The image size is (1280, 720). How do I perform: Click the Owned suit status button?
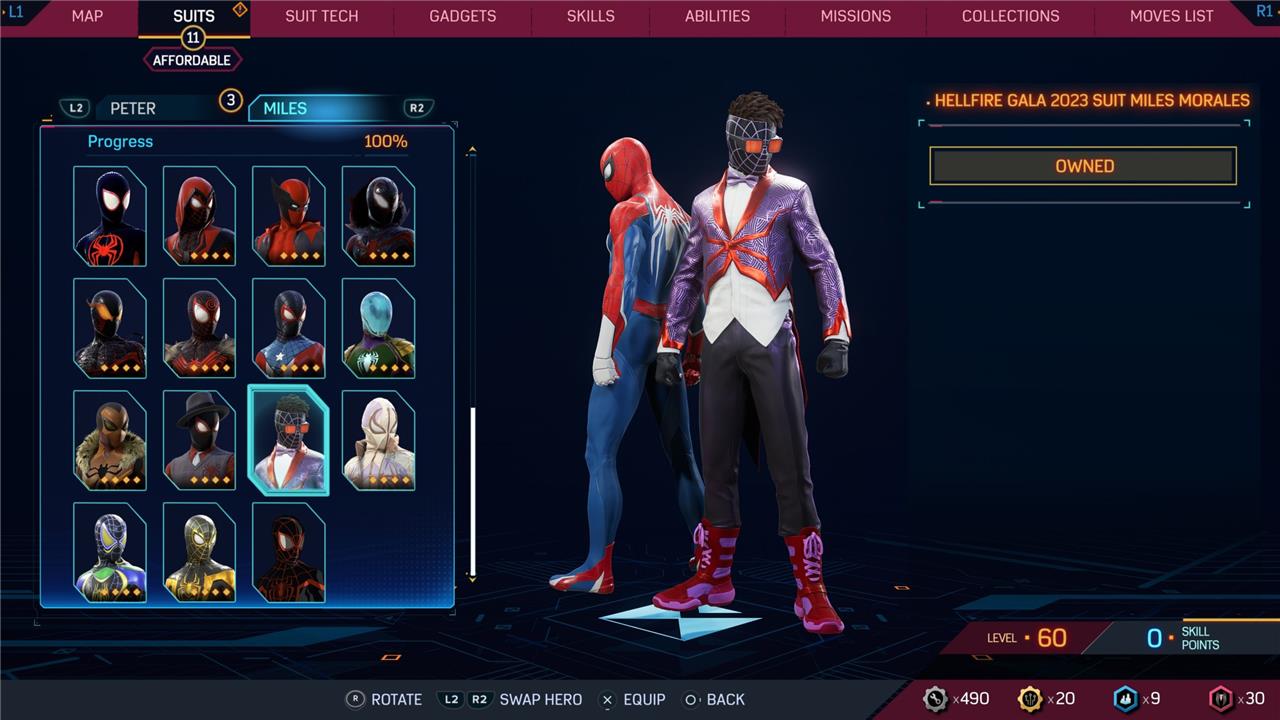click(x=1083, y=166)
